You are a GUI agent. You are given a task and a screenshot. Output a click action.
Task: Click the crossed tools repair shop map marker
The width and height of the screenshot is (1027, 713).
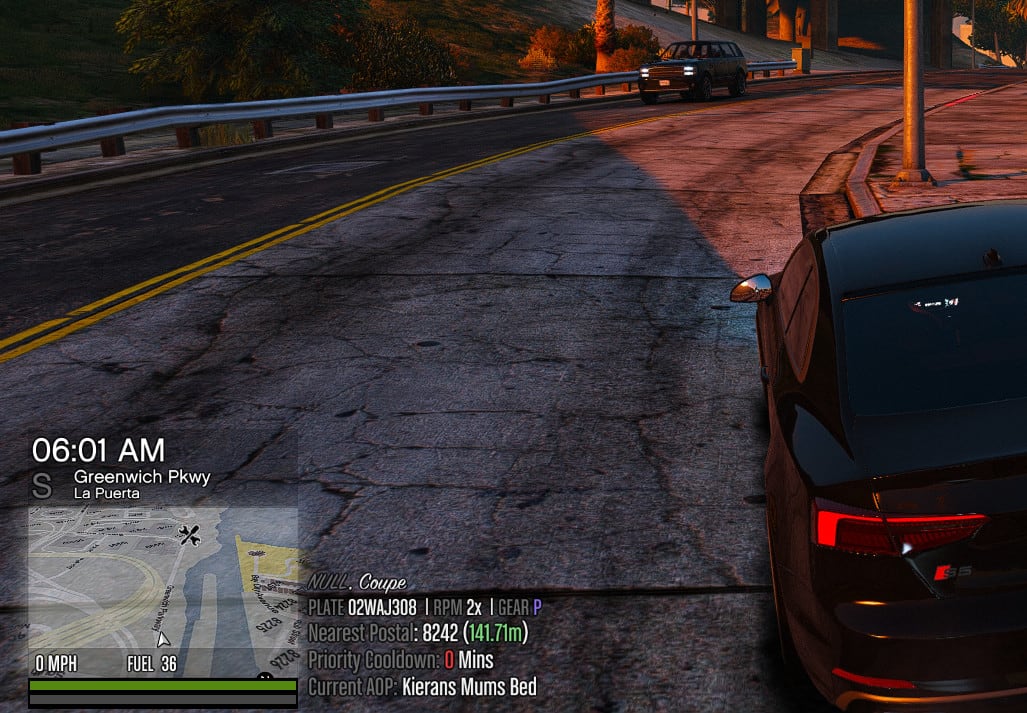[x=189, y=534]
